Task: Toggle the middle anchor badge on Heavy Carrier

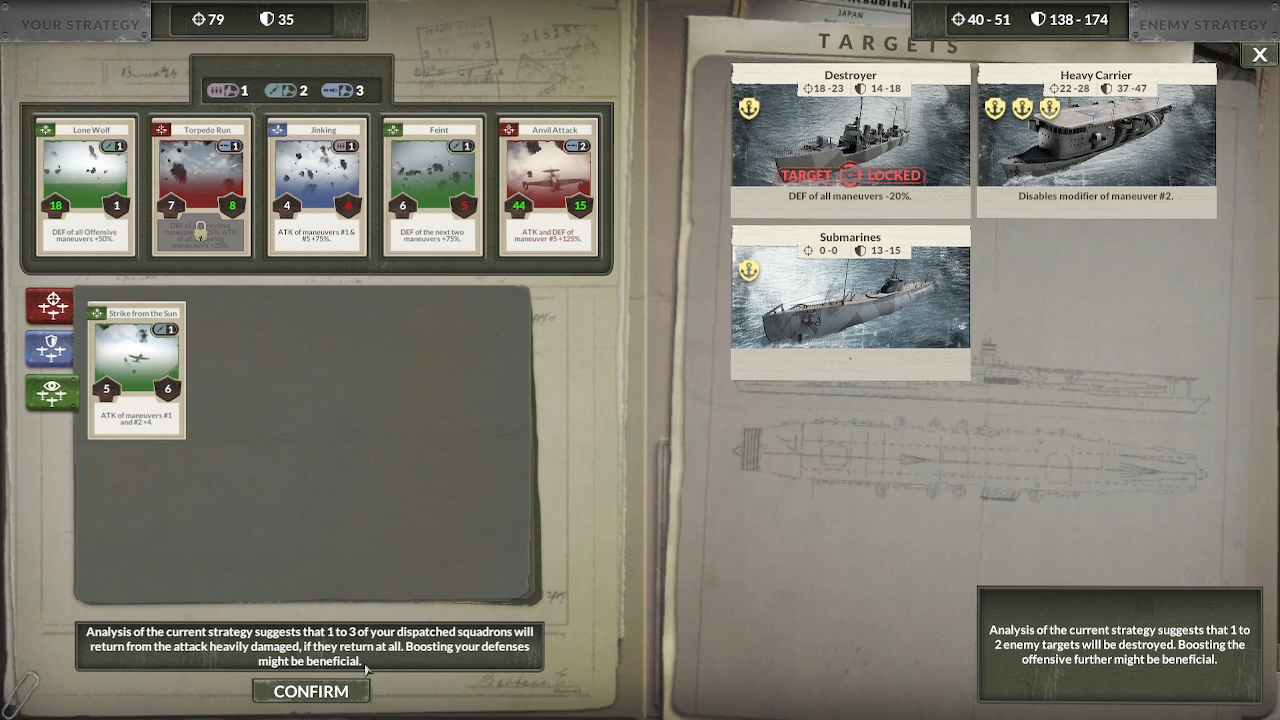Action: pos(1022,107)
